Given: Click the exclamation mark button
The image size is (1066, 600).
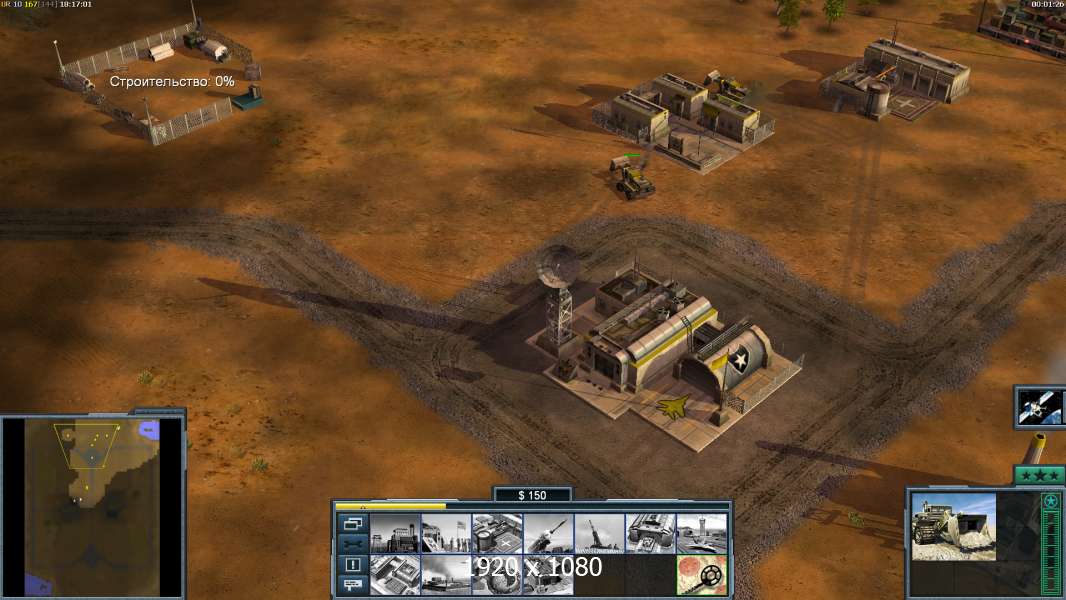Looking at the screenshot, I should tap(353, 565).
